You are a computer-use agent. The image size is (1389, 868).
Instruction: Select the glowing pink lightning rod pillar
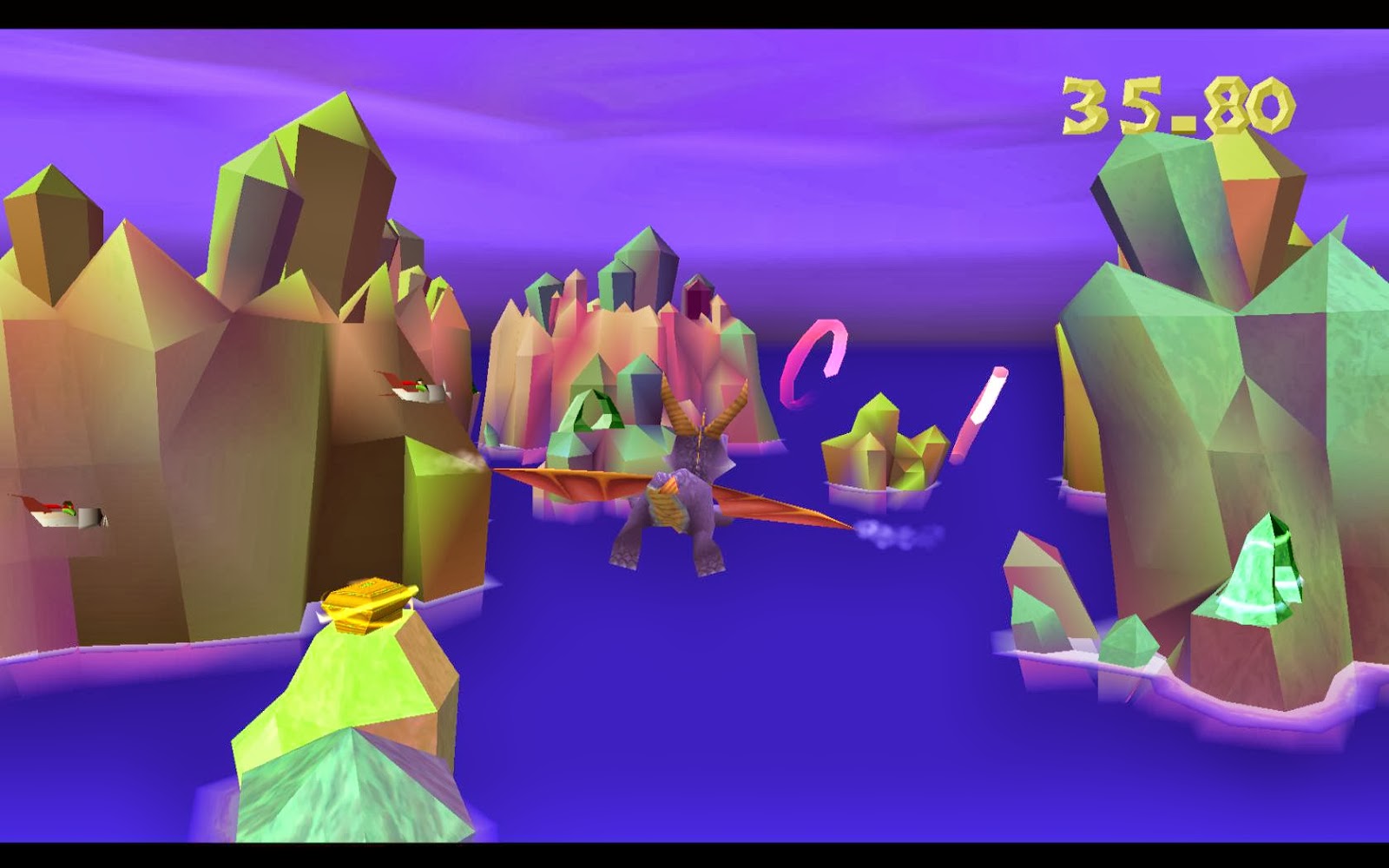(x=977, y=412)
